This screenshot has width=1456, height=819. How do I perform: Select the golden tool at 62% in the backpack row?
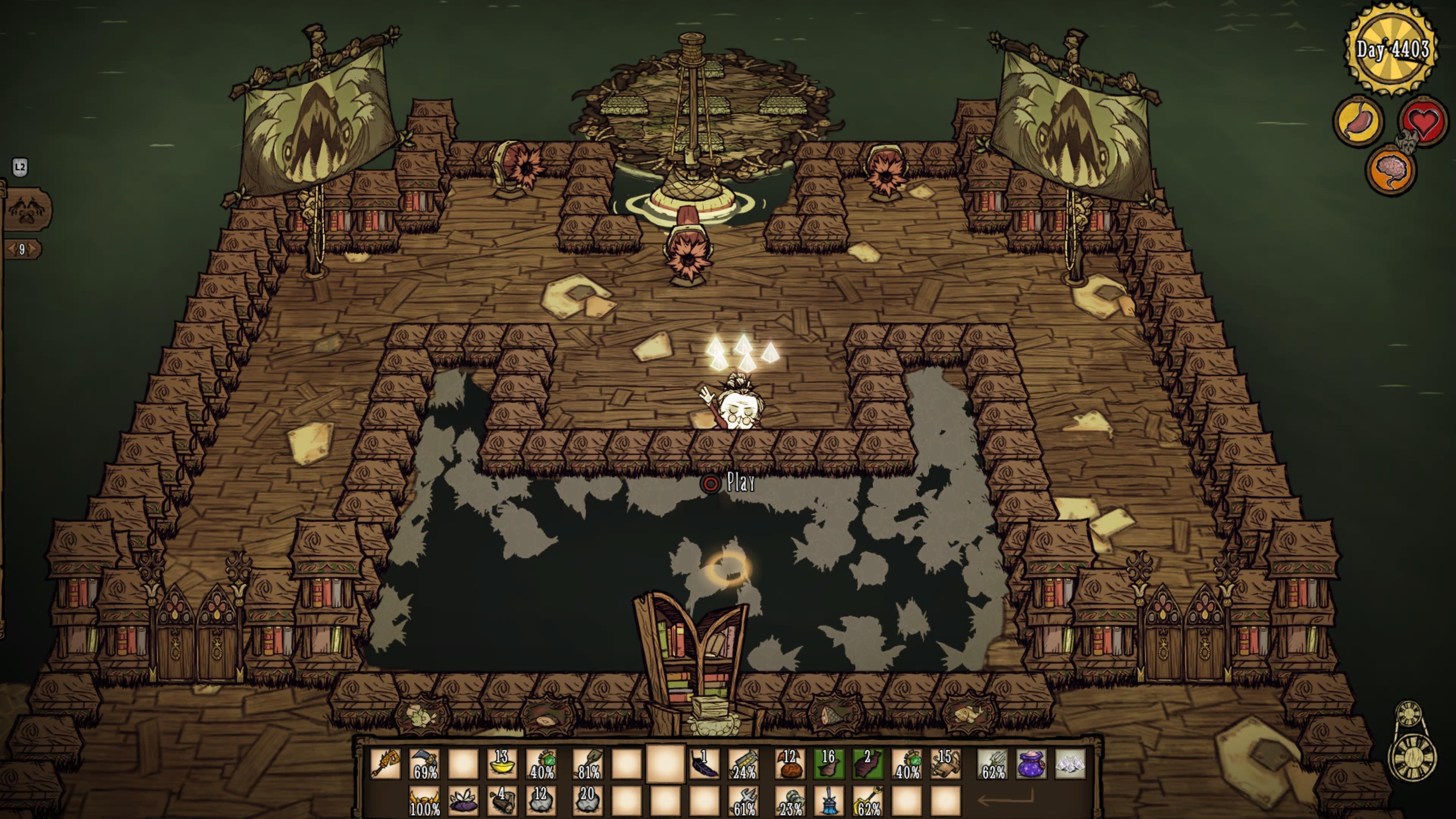868,801
